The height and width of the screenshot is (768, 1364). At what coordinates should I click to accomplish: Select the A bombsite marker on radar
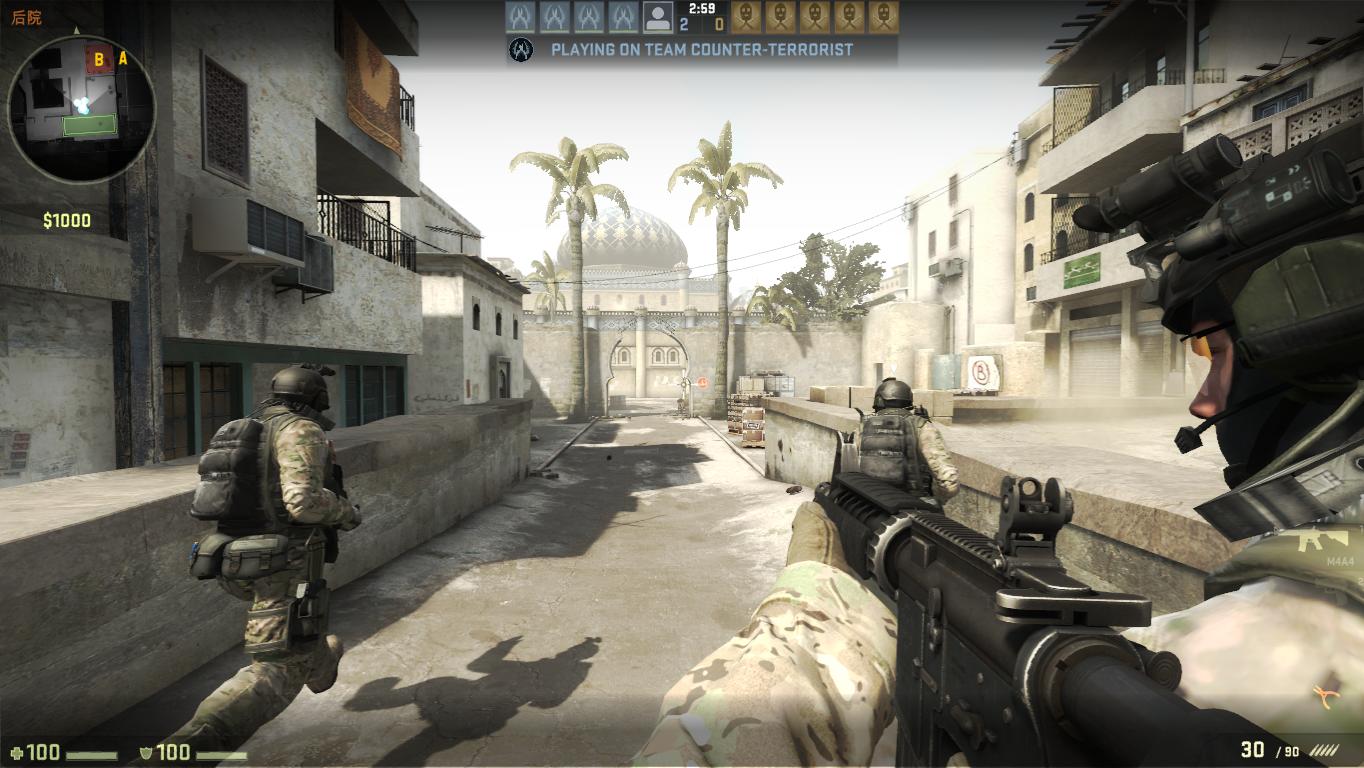[x=123, y=58]
